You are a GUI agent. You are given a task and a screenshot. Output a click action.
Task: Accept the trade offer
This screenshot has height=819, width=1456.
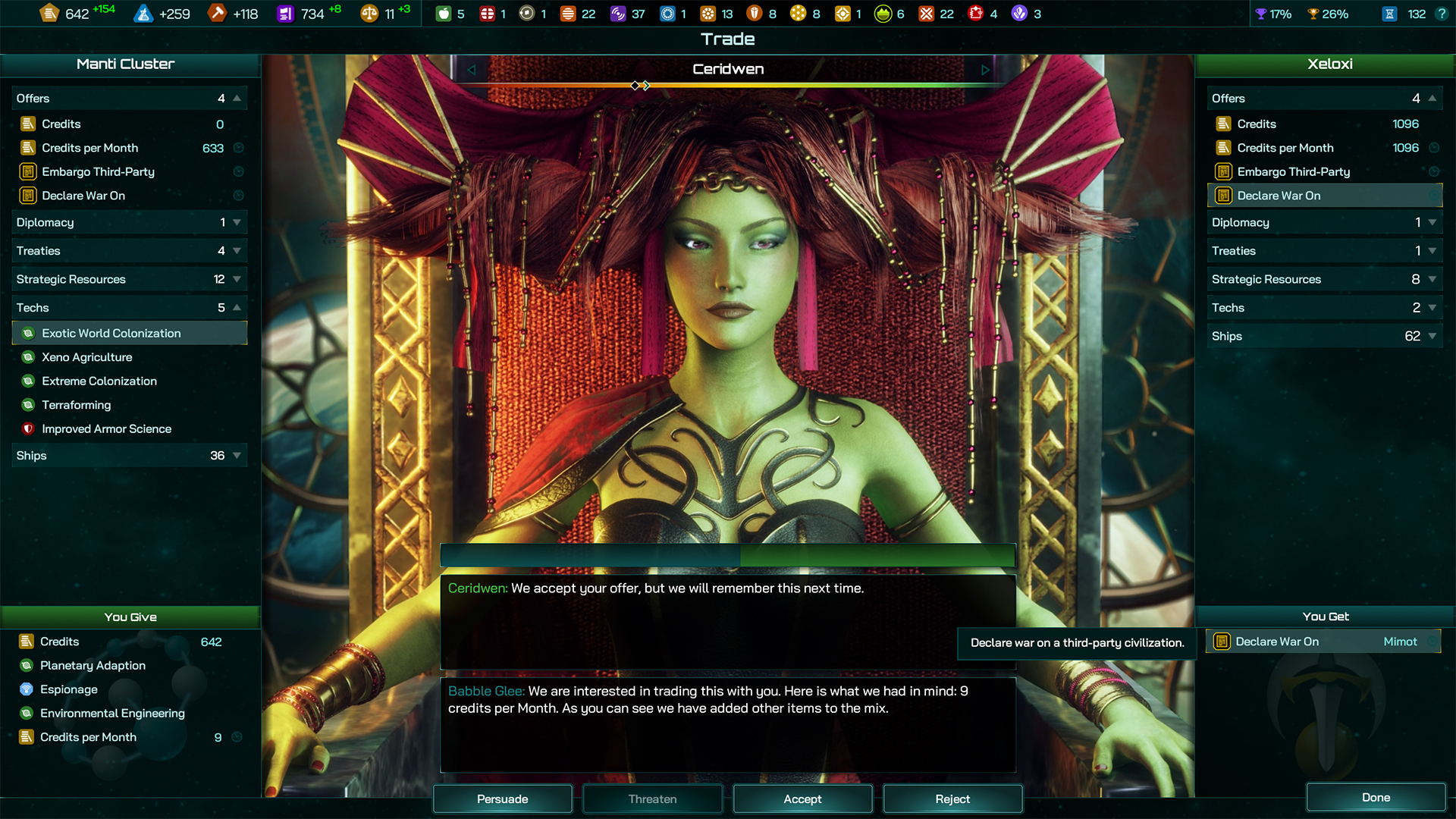click(x=802, y=799)
